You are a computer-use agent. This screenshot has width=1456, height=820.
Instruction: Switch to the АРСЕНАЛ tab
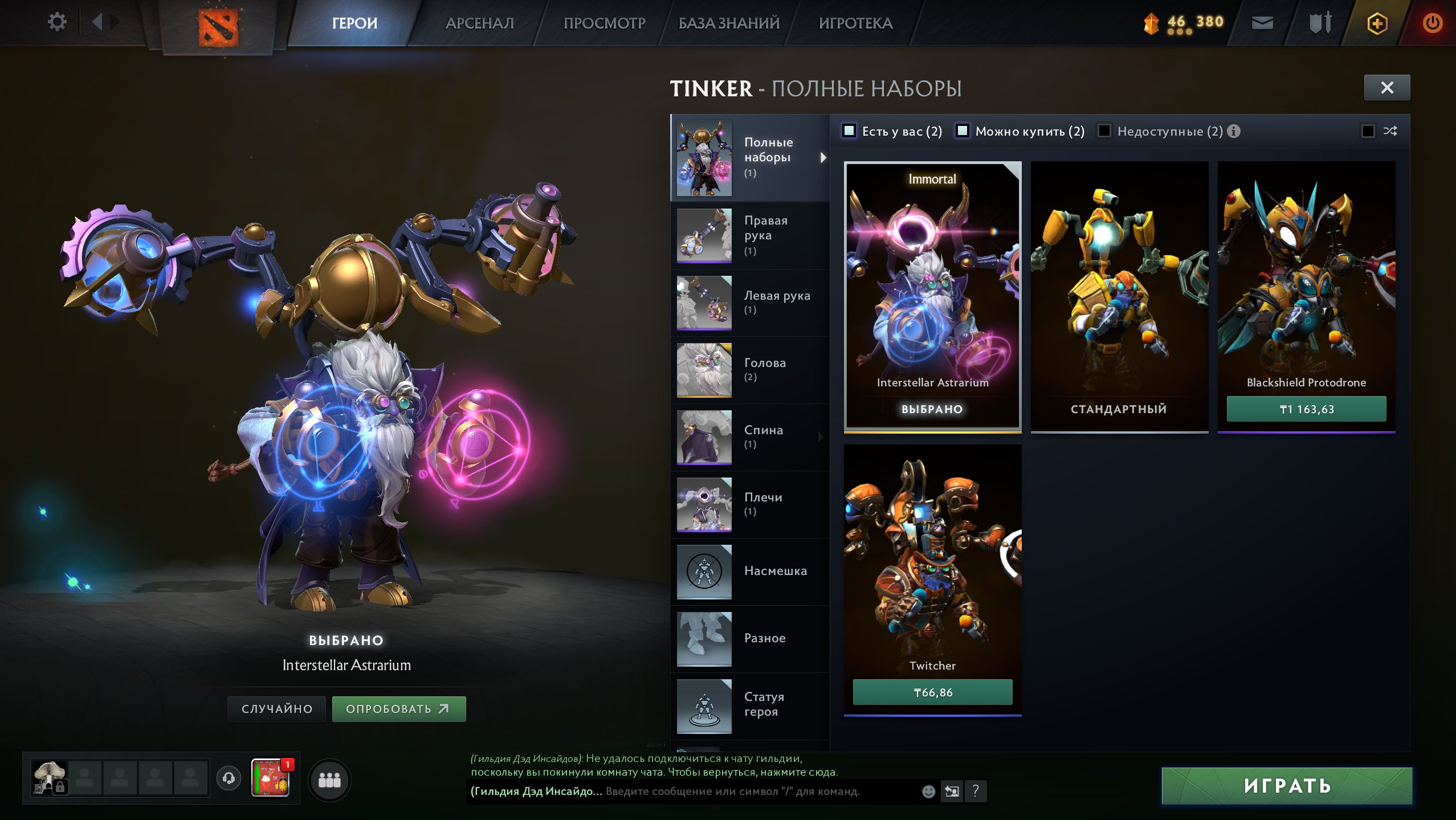(480, 23)
